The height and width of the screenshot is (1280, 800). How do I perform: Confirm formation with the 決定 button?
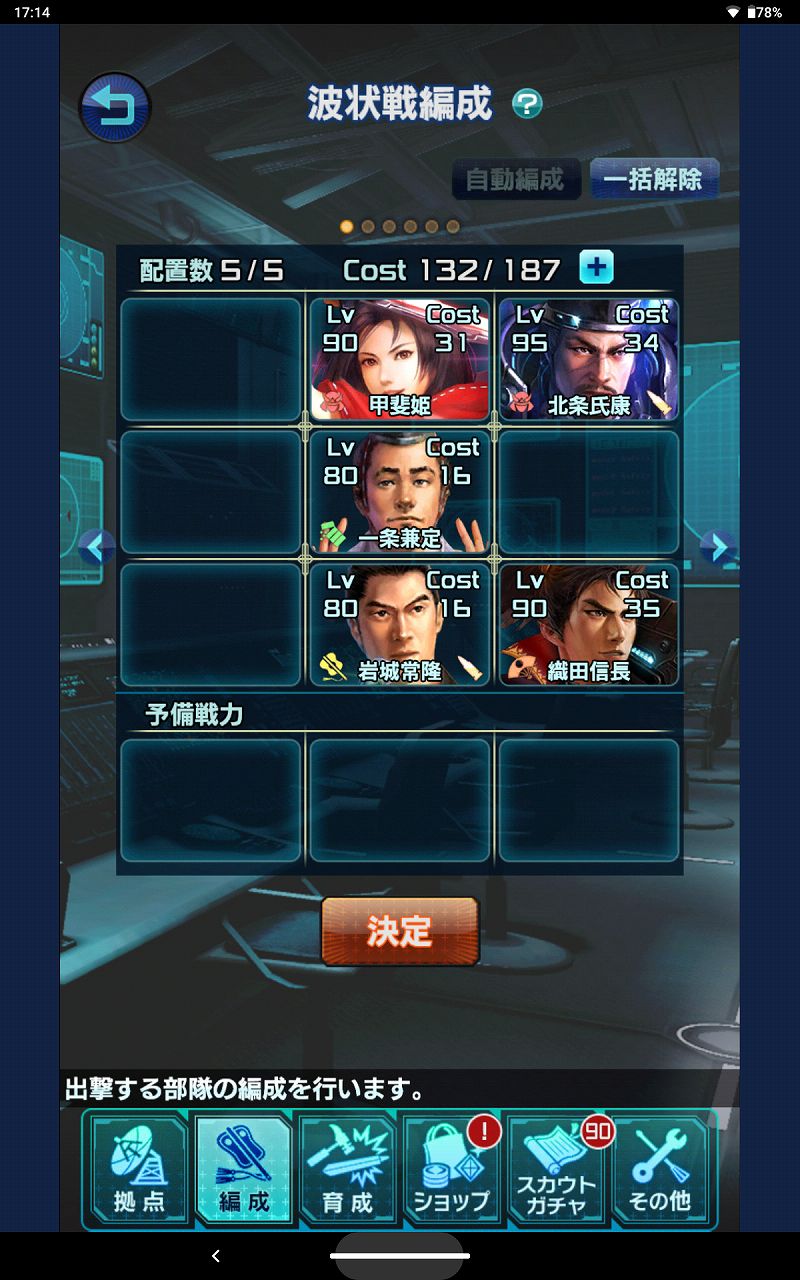click(x=399, y=931)
